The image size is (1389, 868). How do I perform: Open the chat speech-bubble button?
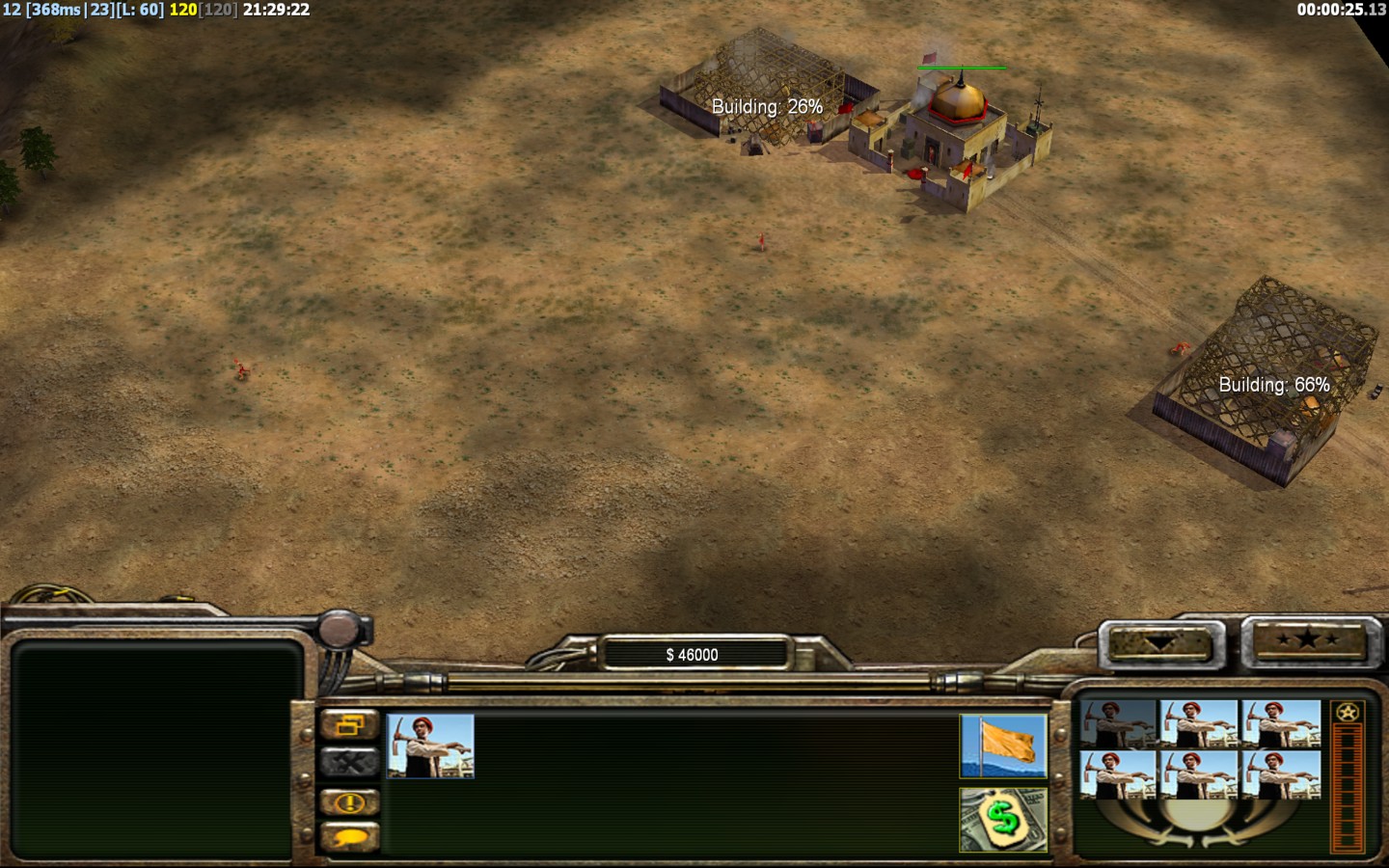[349, 837]
